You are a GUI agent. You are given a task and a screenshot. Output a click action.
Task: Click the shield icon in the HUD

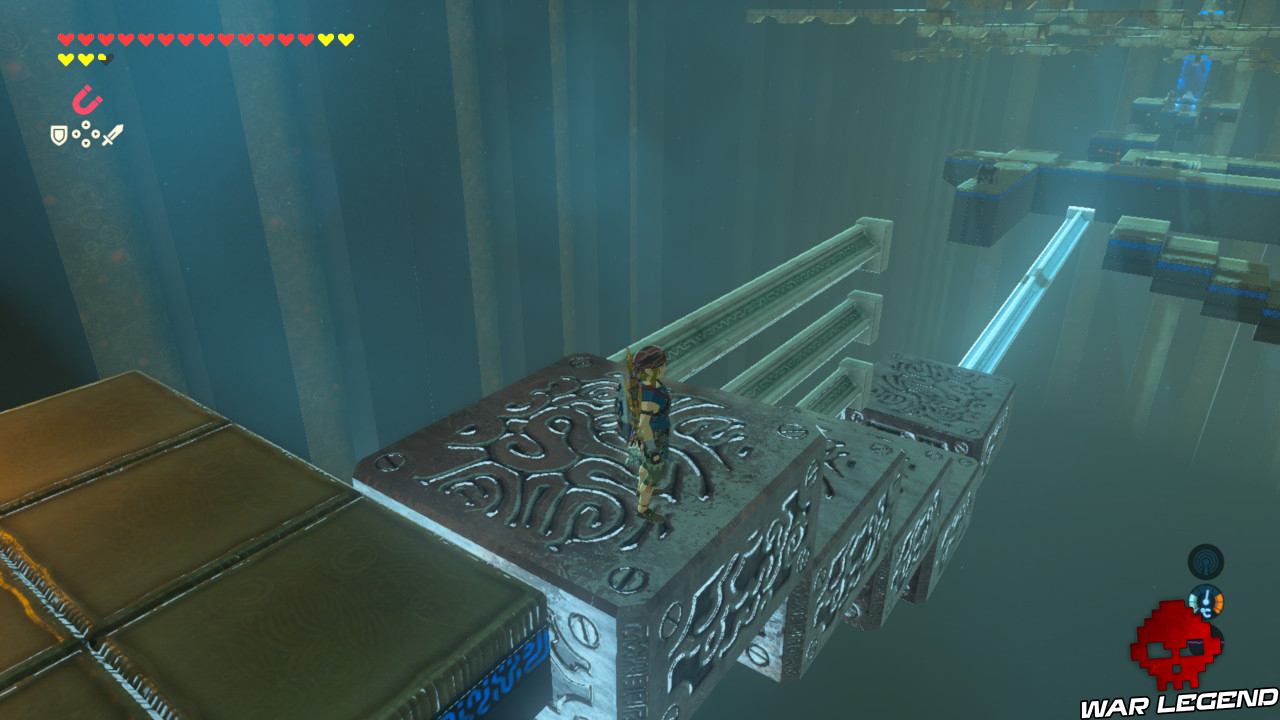(59, 135)
